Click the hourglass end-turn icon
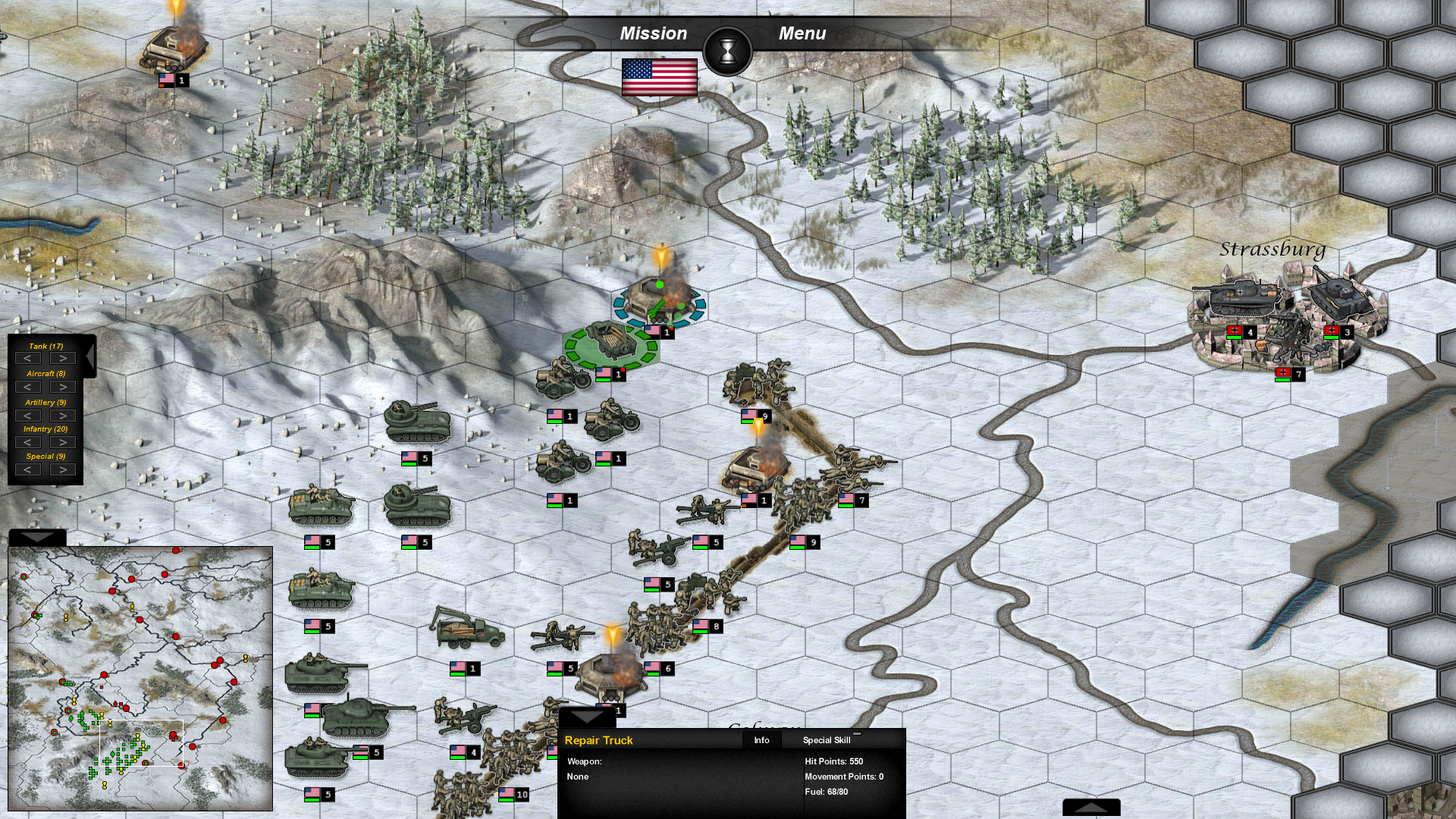1456x819 pixels. pos(728,50)
